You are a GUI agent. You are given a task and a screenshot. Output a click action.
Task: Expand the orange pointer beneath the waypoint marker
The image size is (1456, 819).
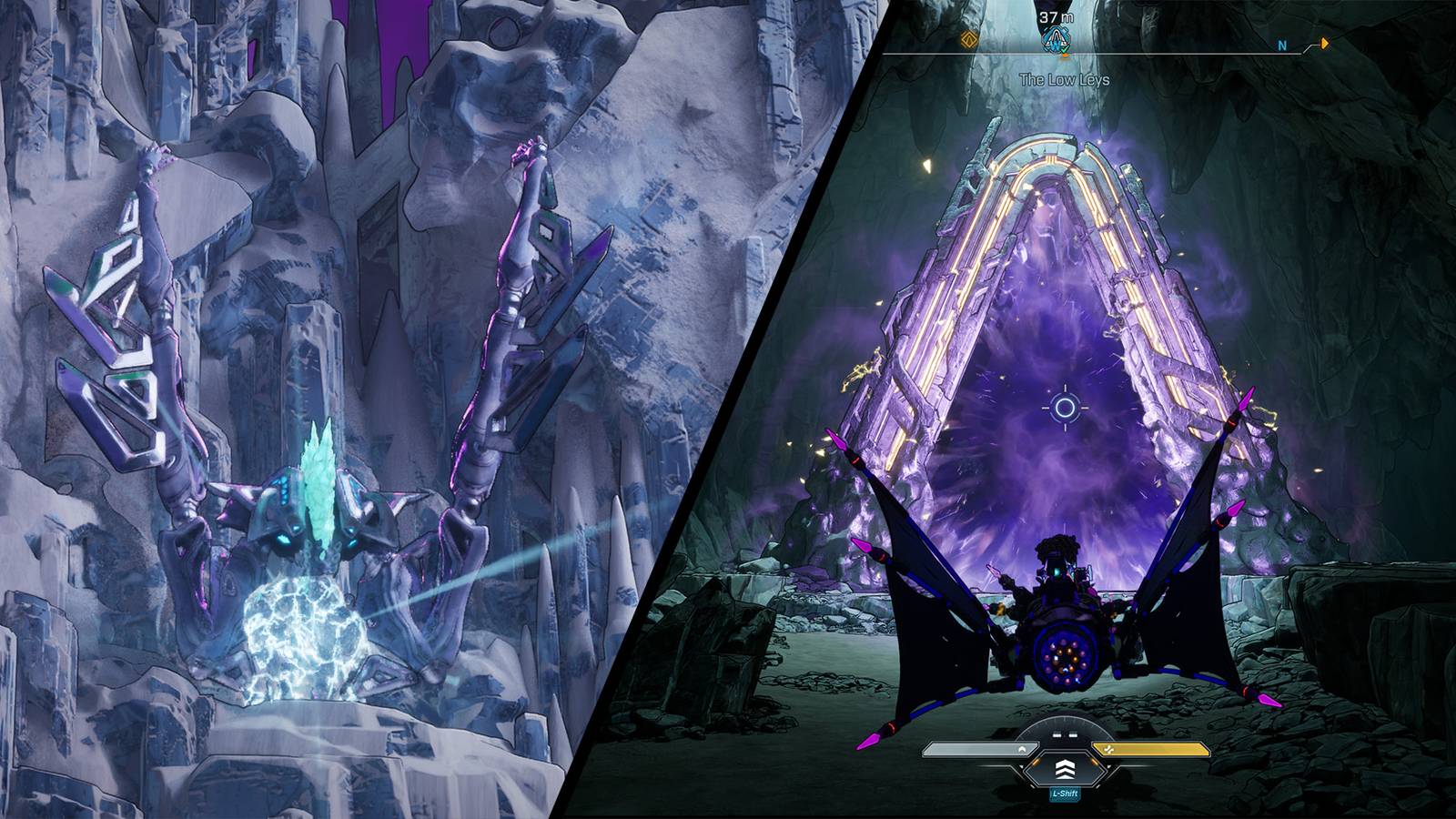coord(1066,56)
